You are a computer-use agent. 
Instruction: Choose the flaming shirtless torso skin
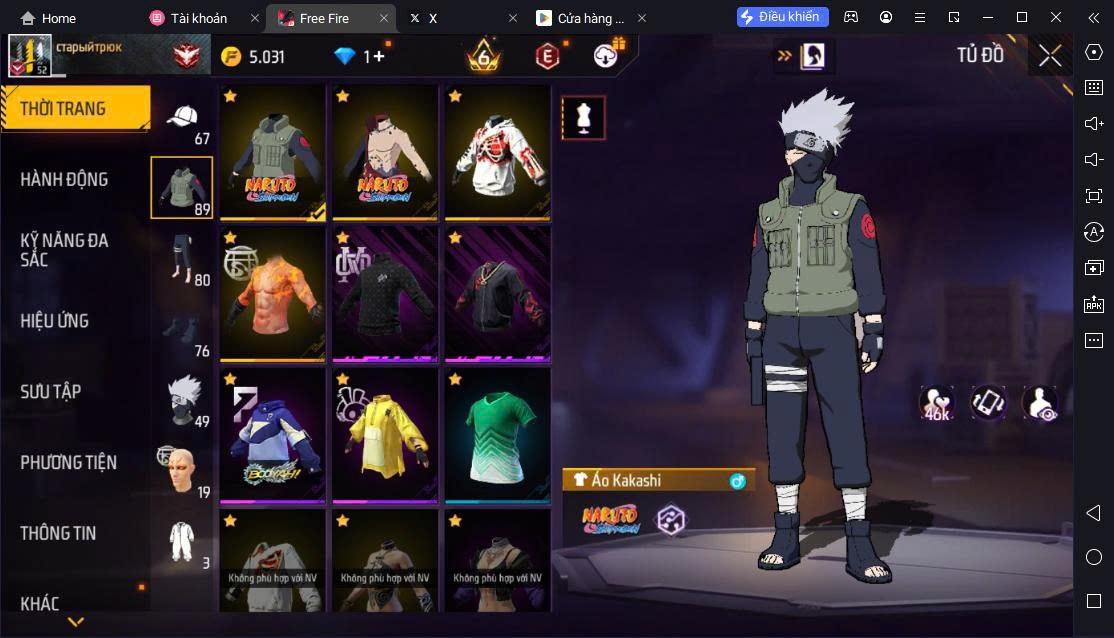(x=273, y=293)
